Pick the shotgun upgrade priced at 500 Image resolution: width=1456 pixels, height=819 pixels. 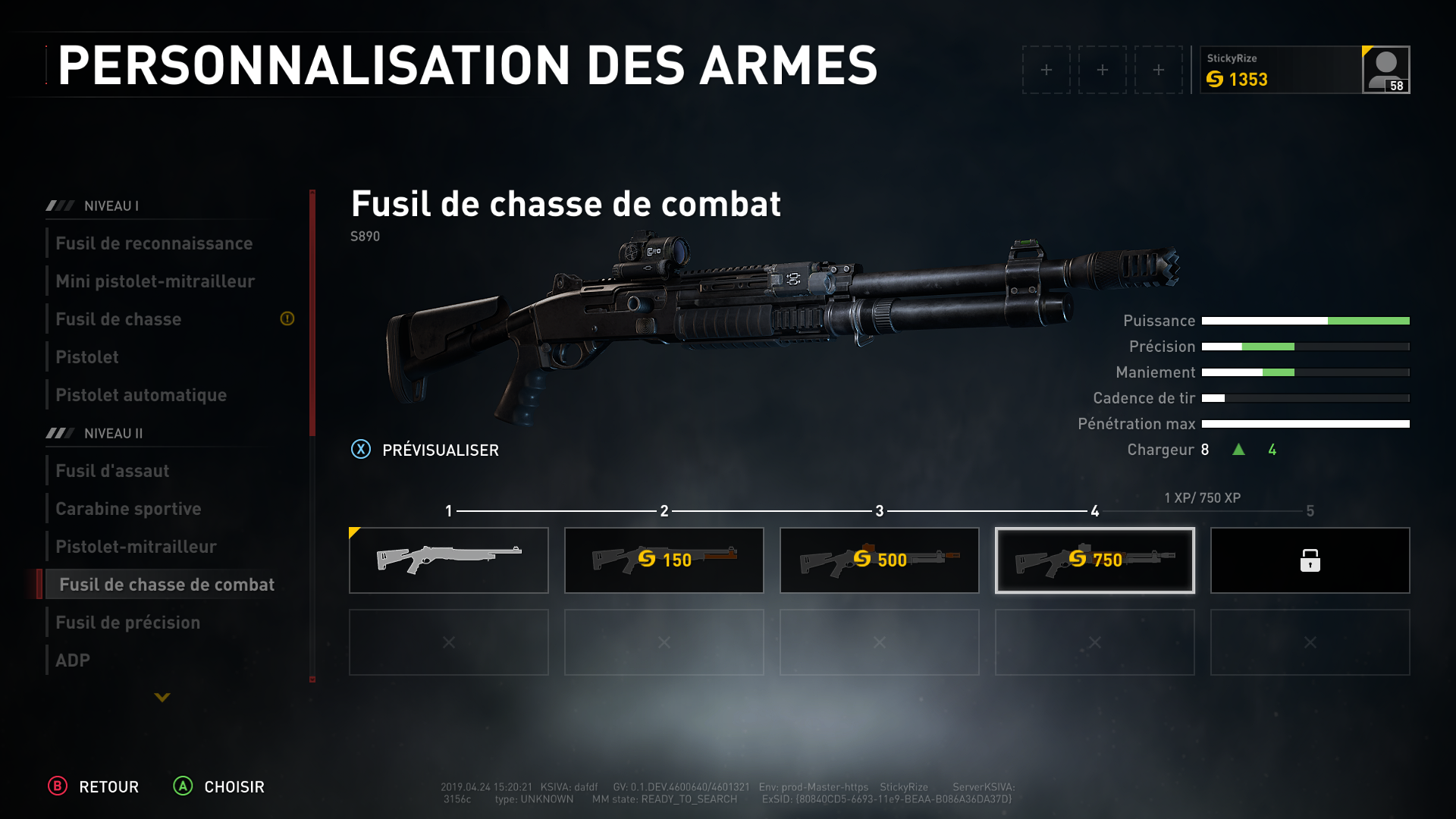tap(879, 560)
